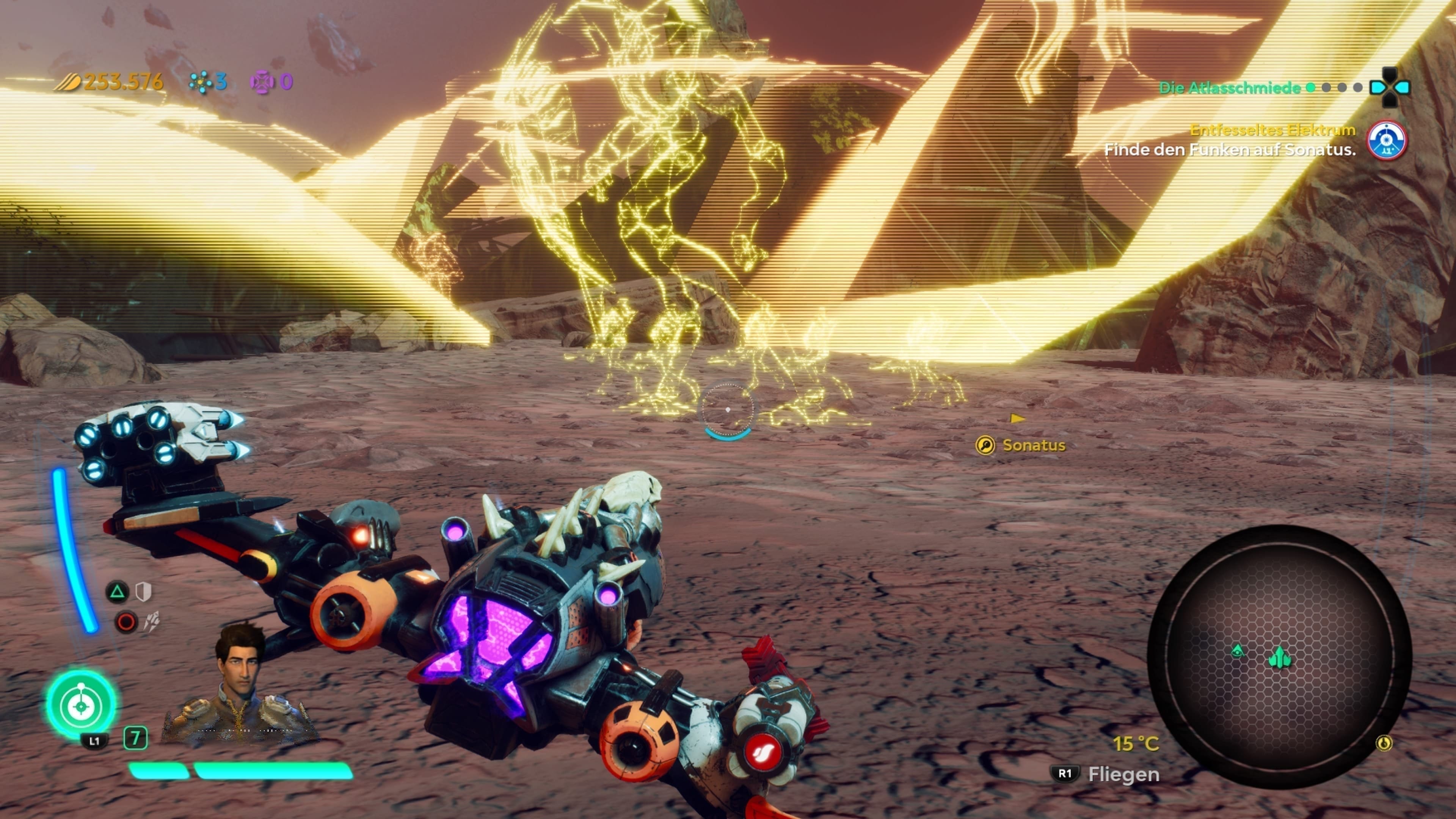Click the yellow icon on minimap rim
The image size is (1456, 819).
[1384, 743]
